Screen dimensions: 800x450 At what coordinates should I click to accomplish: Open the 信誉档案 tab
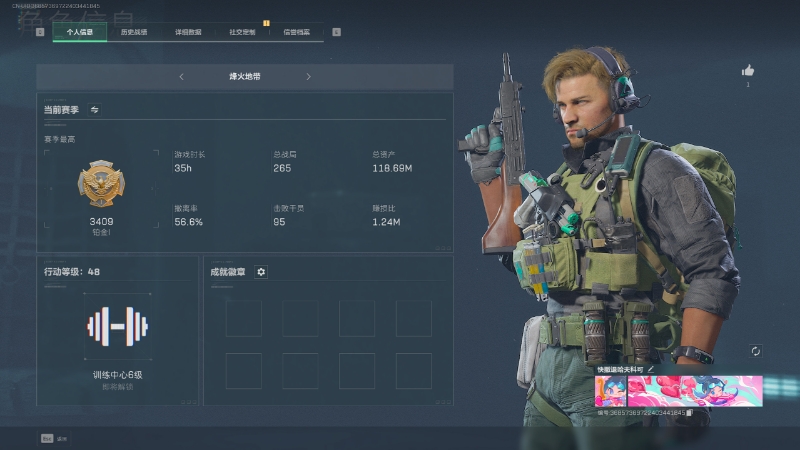coord(296,32)
